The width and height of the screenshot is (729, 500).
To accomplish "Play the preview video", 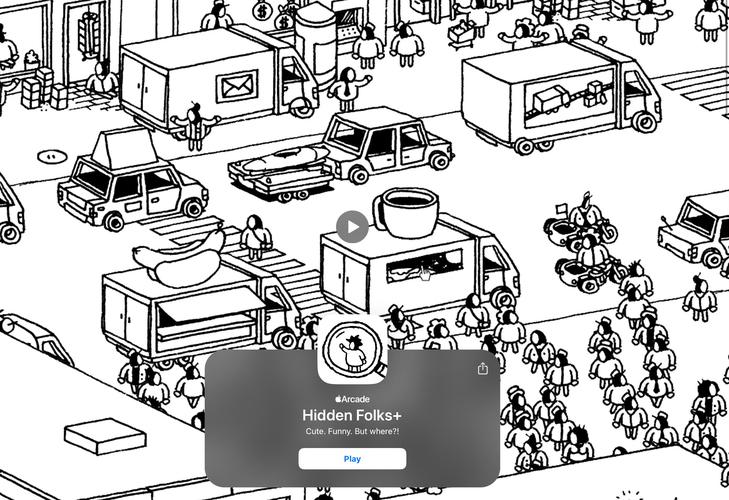I will [352, 227].
